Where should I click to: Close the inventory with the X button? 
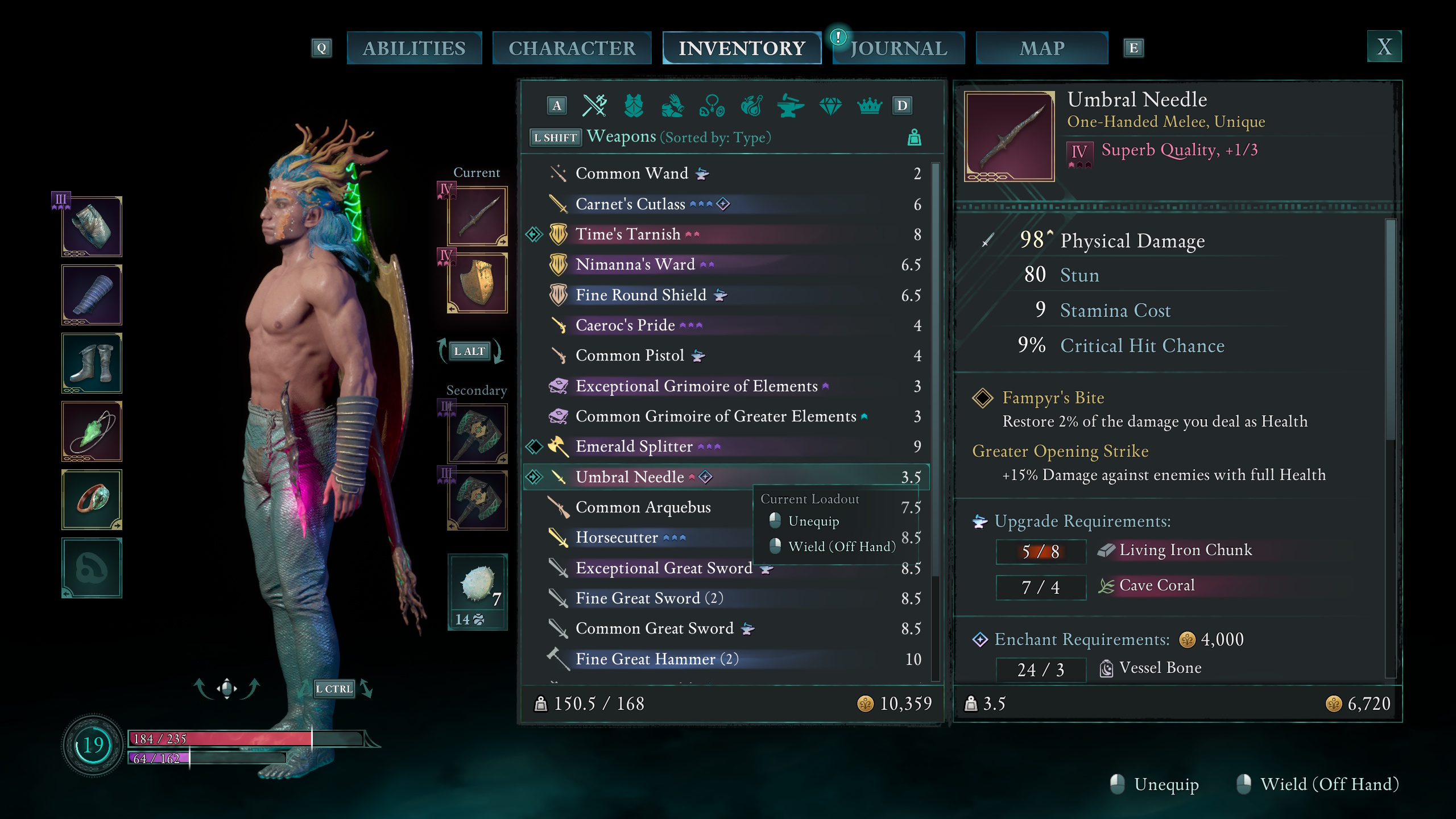(1384, 47)
